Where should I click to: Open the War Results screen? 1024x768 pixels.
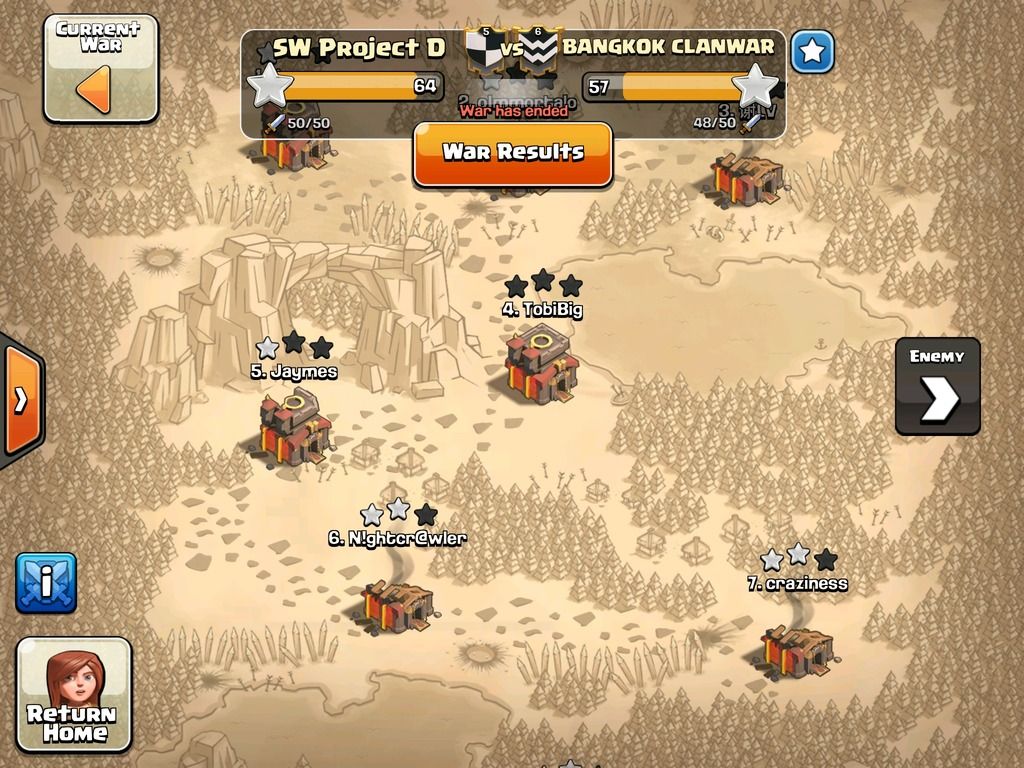pyautogui.click(x=512, y=153)
